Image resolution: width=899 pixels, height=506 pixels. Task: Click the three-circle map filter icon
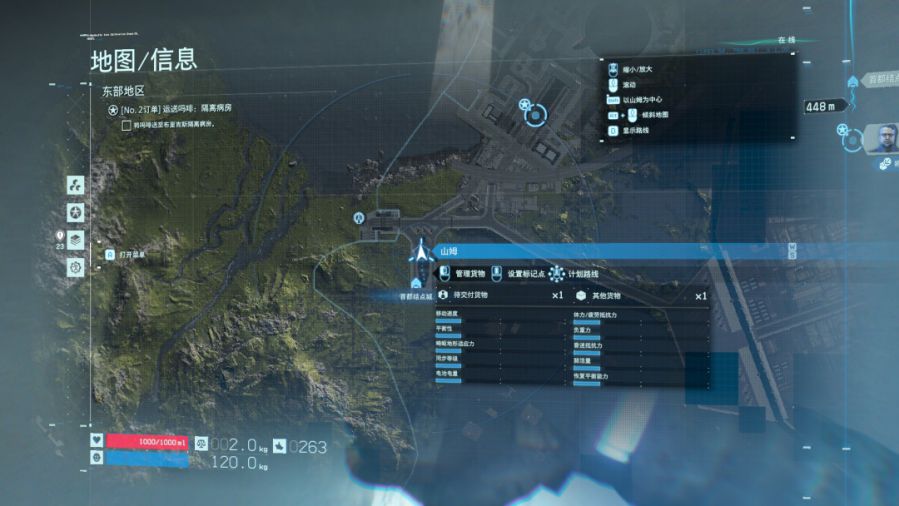click(x=75, y=185)
